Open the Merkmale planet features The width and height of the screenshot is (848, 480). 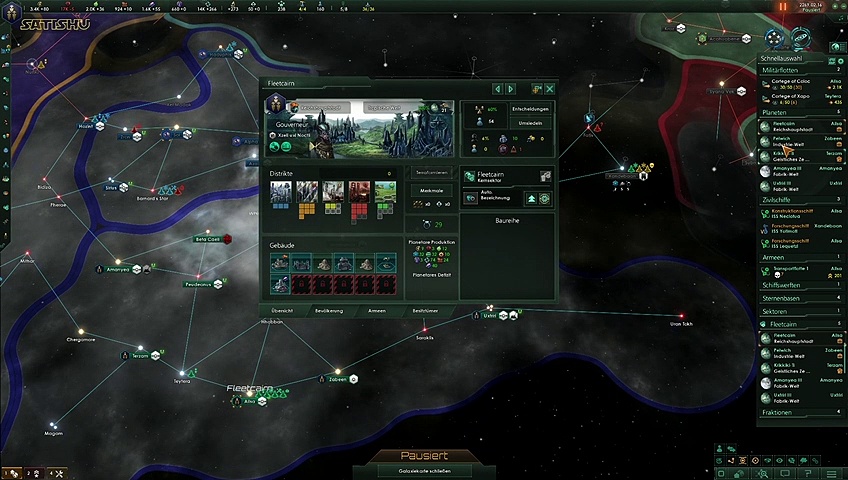tap(432, 188)
